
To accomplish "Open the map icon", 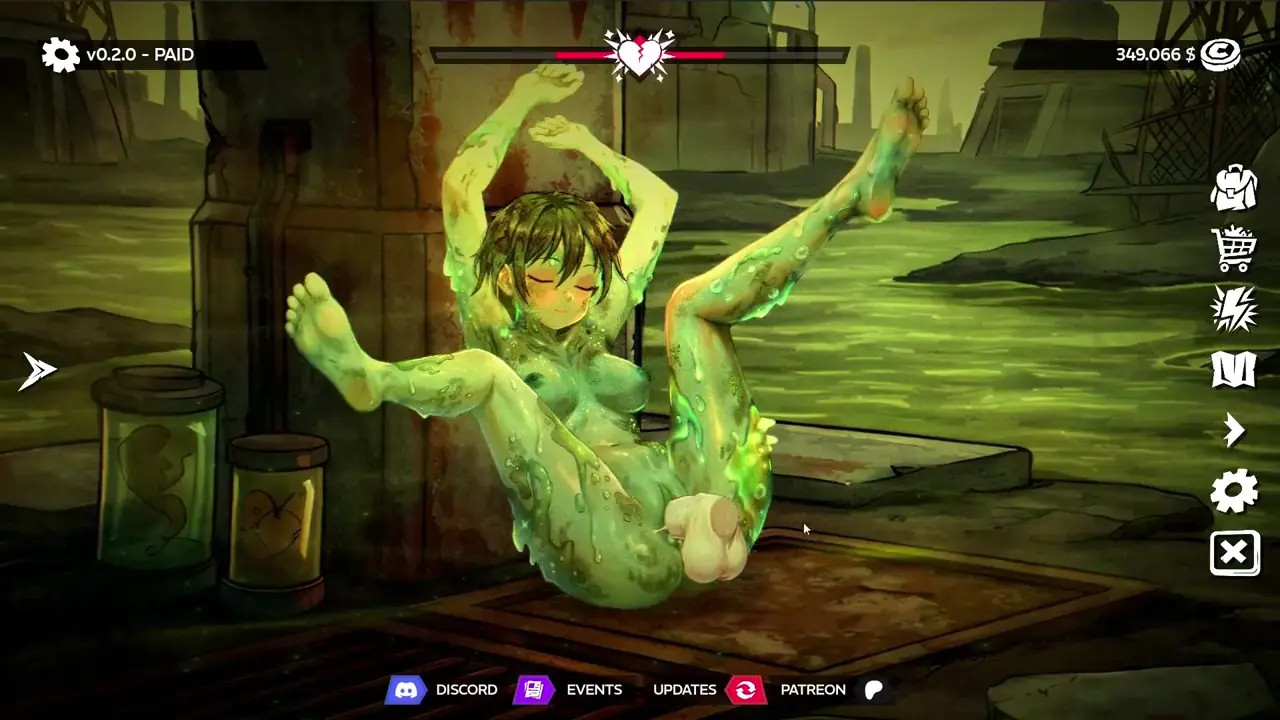I will coord(1234,370).
